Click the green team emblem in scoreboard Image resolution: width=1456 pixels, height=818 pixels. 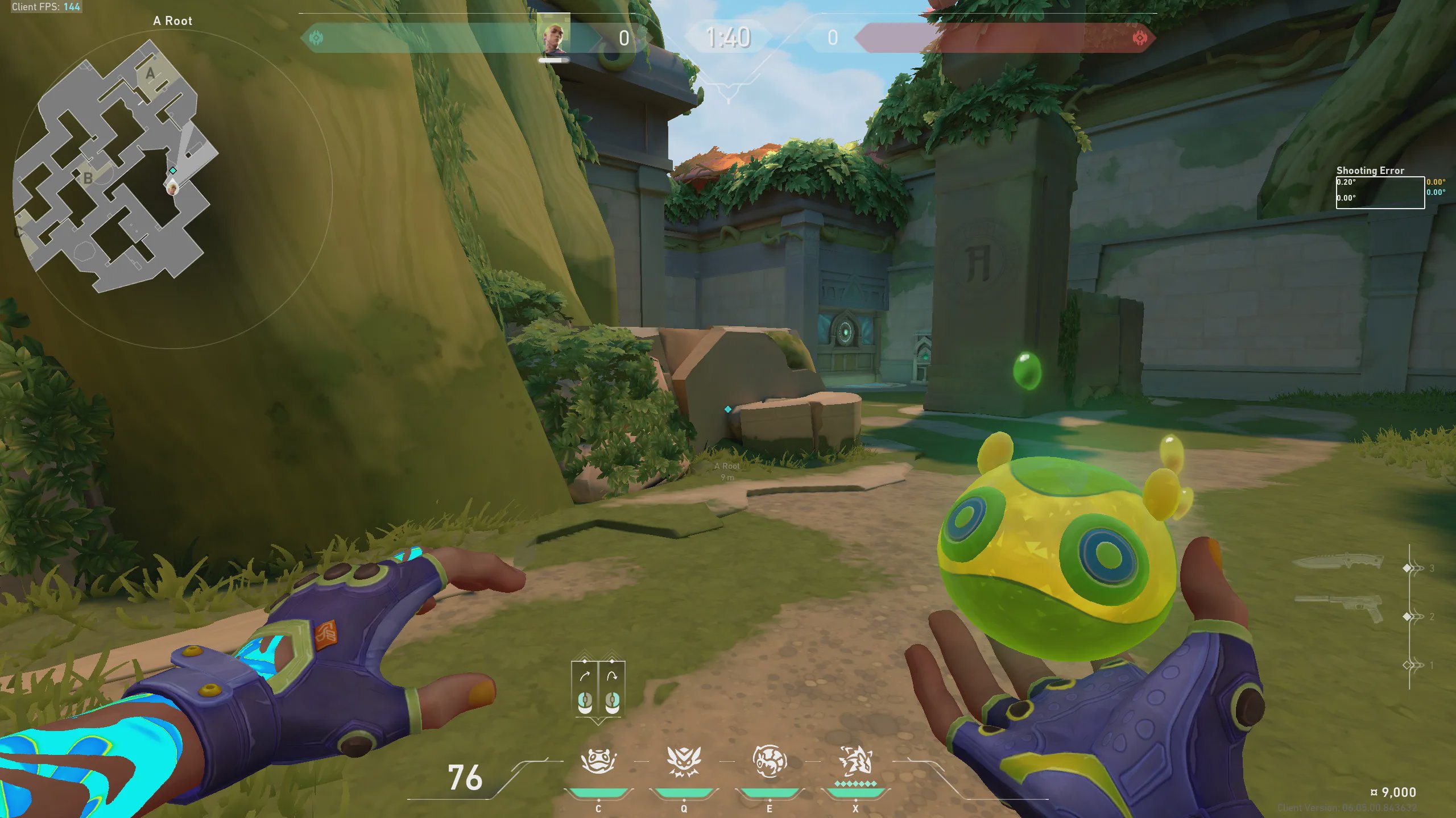point(316,38)
